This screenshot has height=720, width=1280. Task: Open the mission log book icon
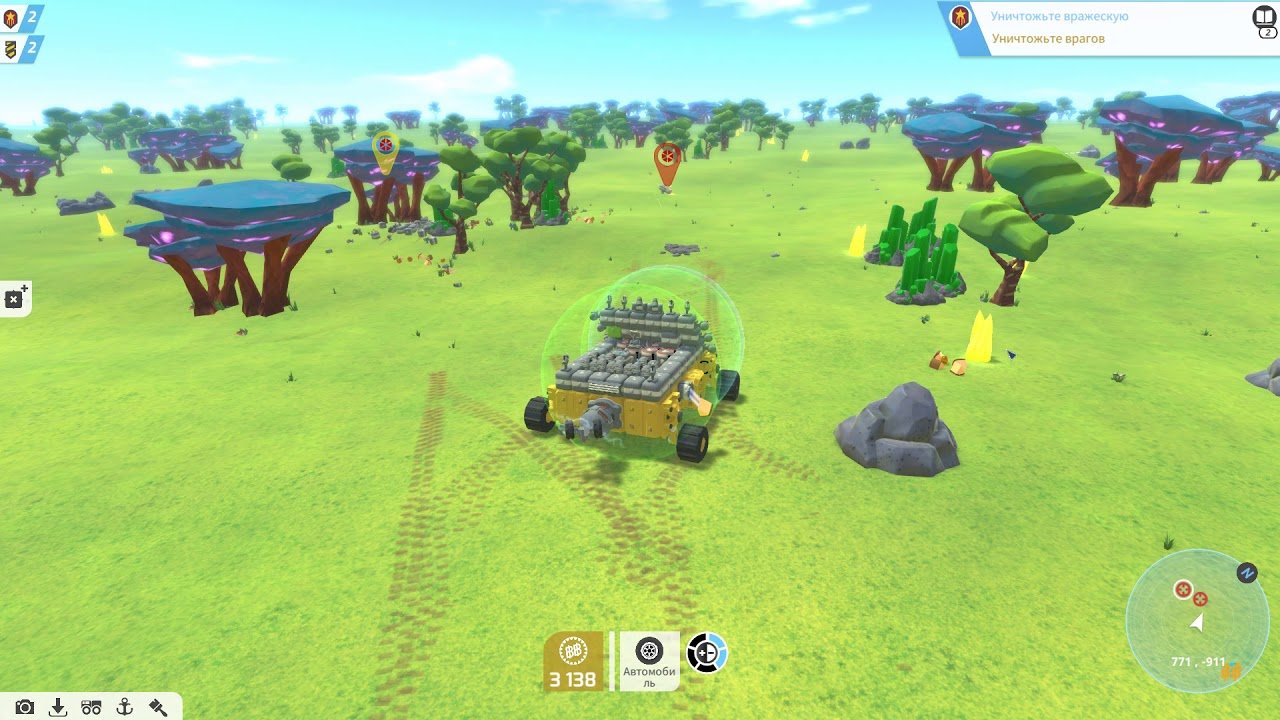click(x=1265, y=19)
